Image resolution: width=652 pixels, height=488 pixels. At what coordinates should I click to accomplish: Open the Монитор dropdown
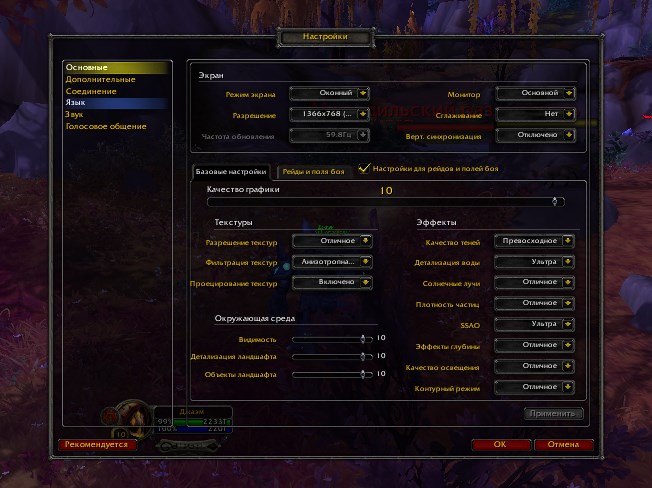point(534,93)
